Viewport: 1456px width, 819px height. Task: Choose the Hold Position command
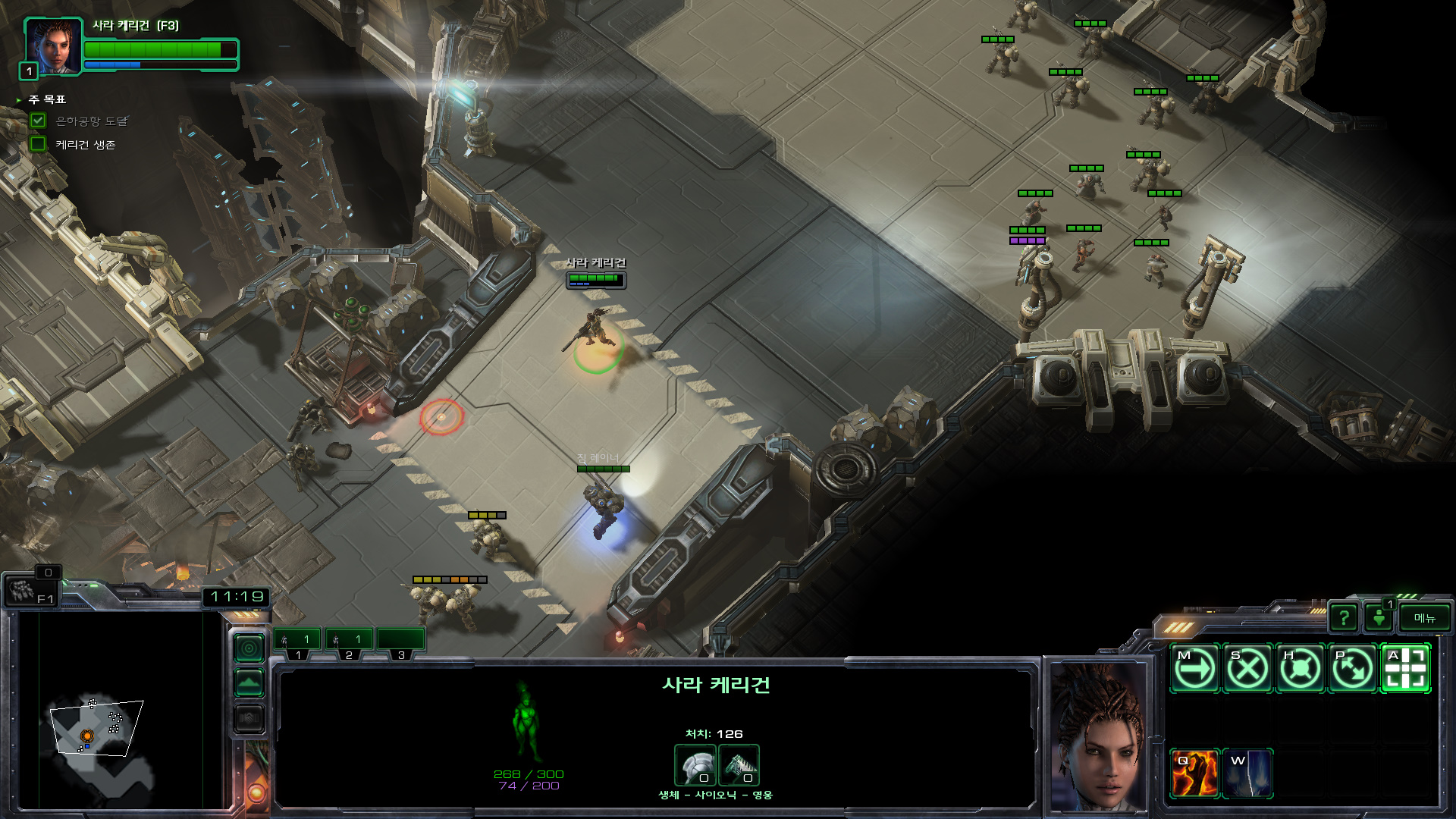[x=1300, y=669]
